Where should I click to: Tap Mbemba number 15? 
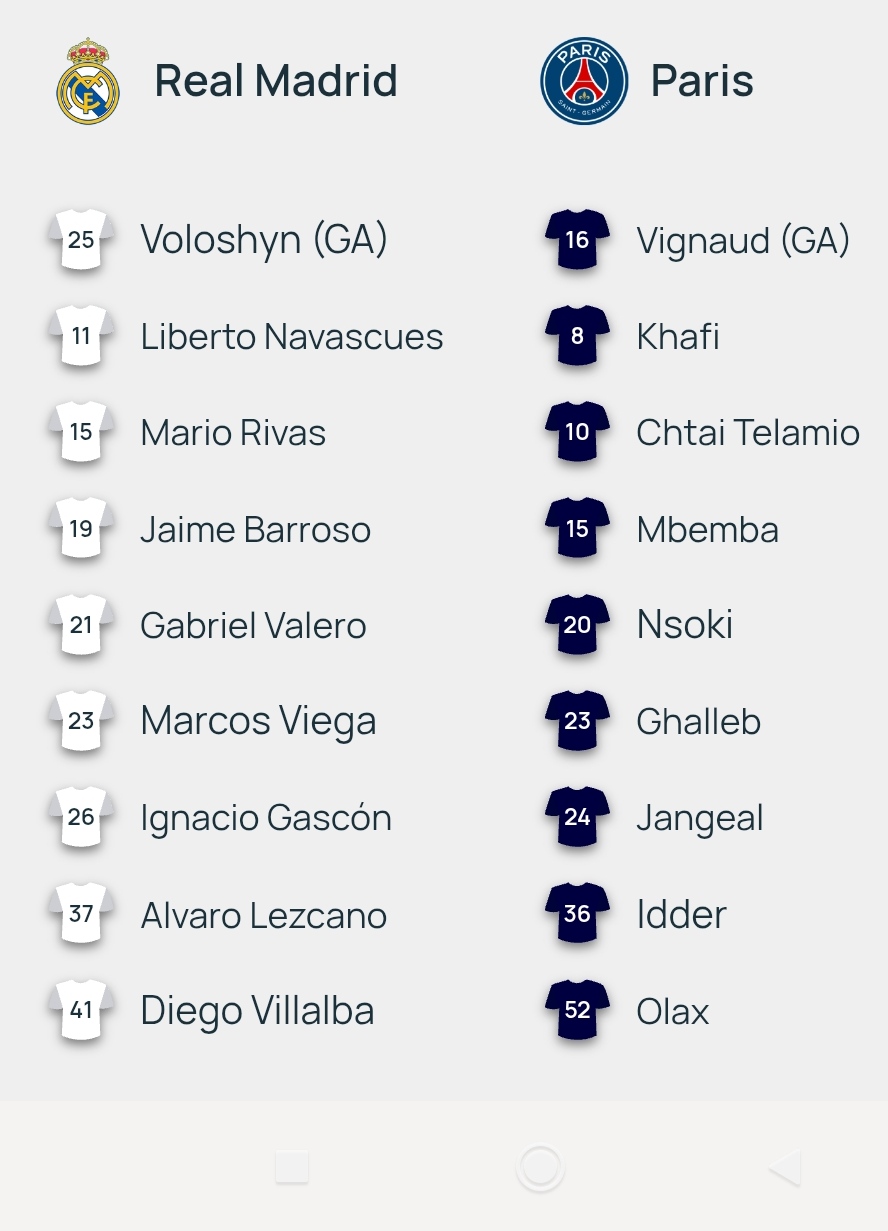pos(707,529)
